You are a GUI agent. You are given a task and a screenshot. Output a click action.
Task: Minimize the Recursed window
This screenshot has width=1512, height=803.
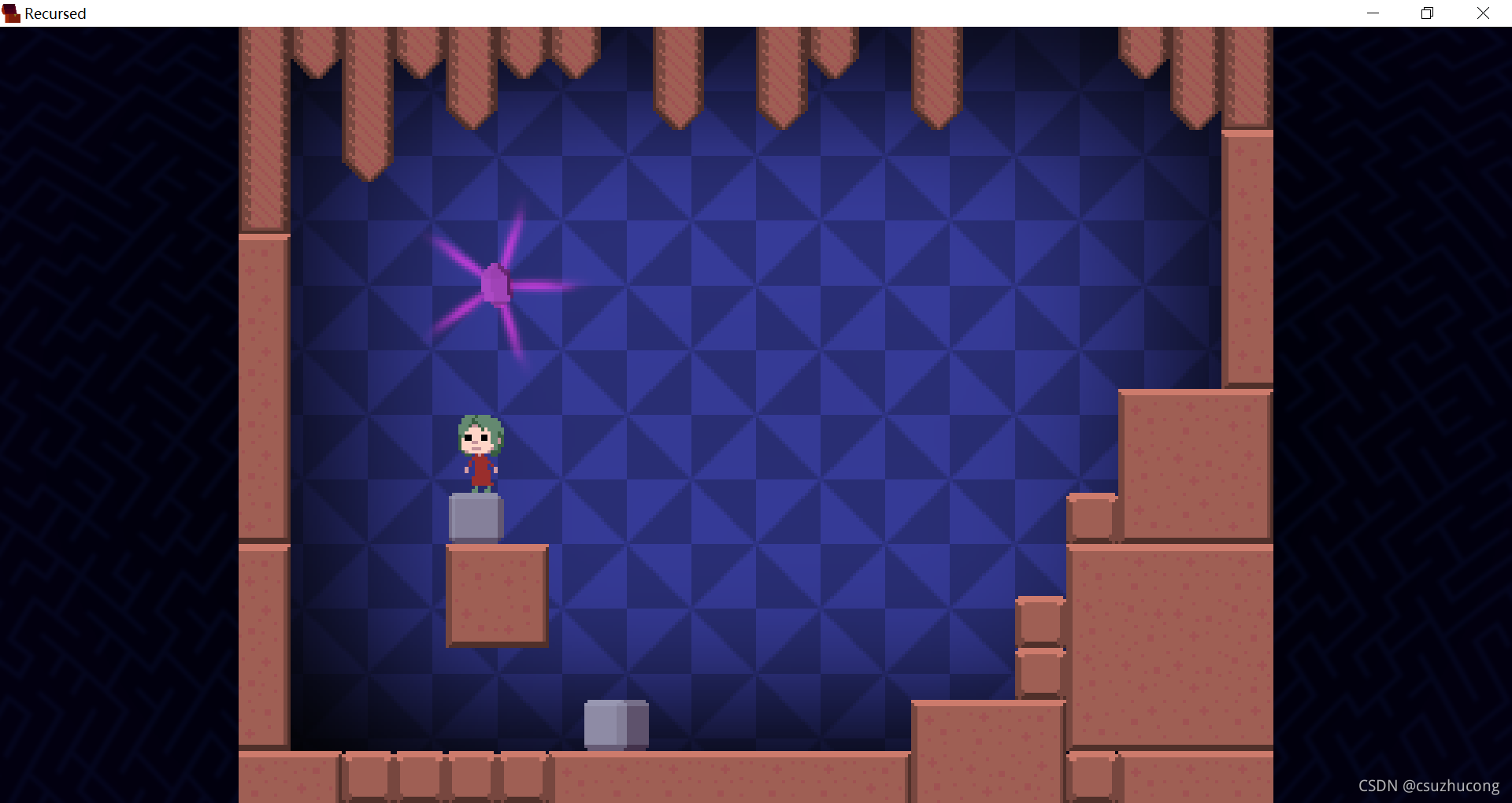(1373, 13)
